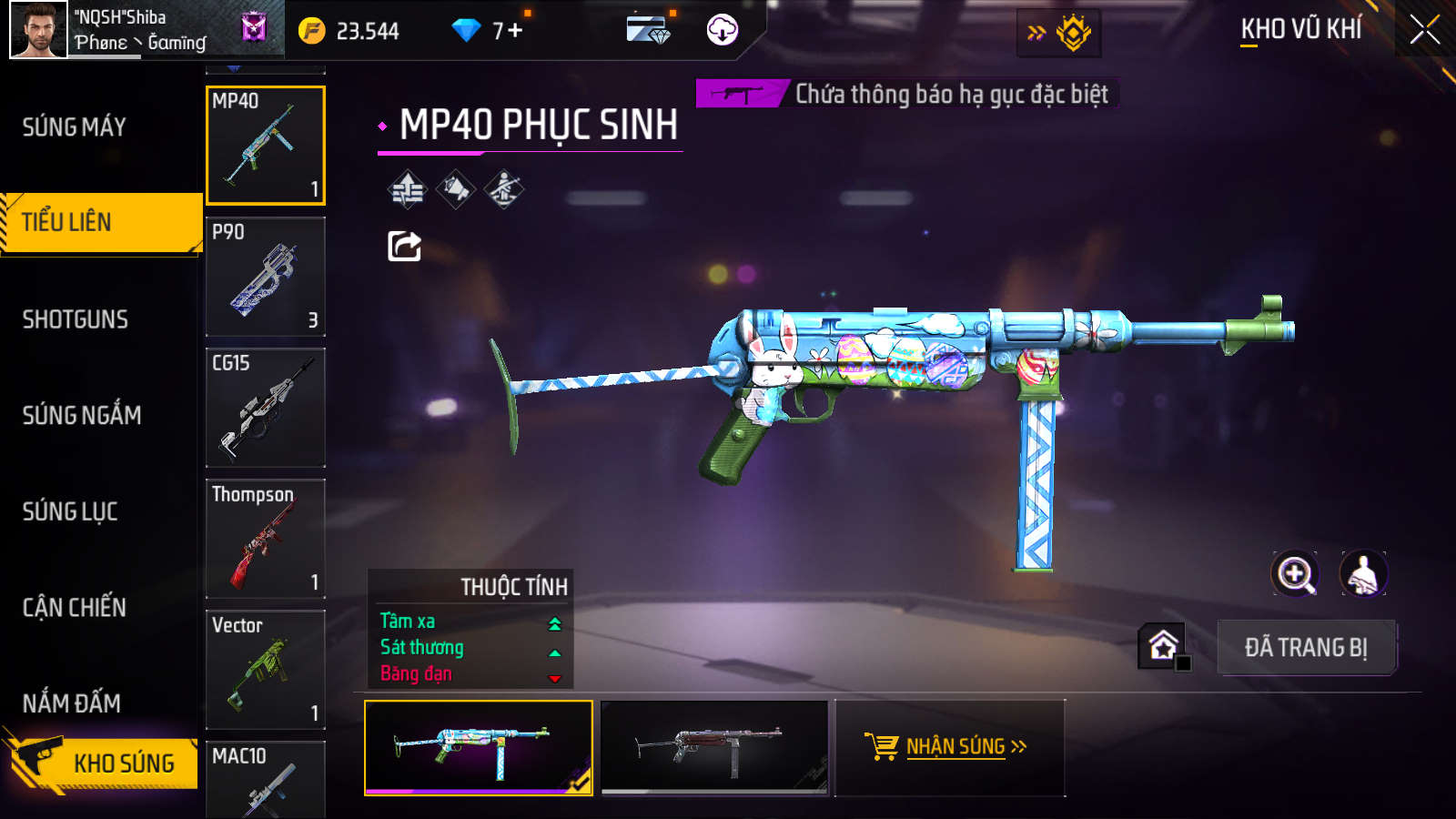The height and width of the screenshot is (819, 1456).
Task: Select the Thompson weapon slot
Action: pos(266,539)
